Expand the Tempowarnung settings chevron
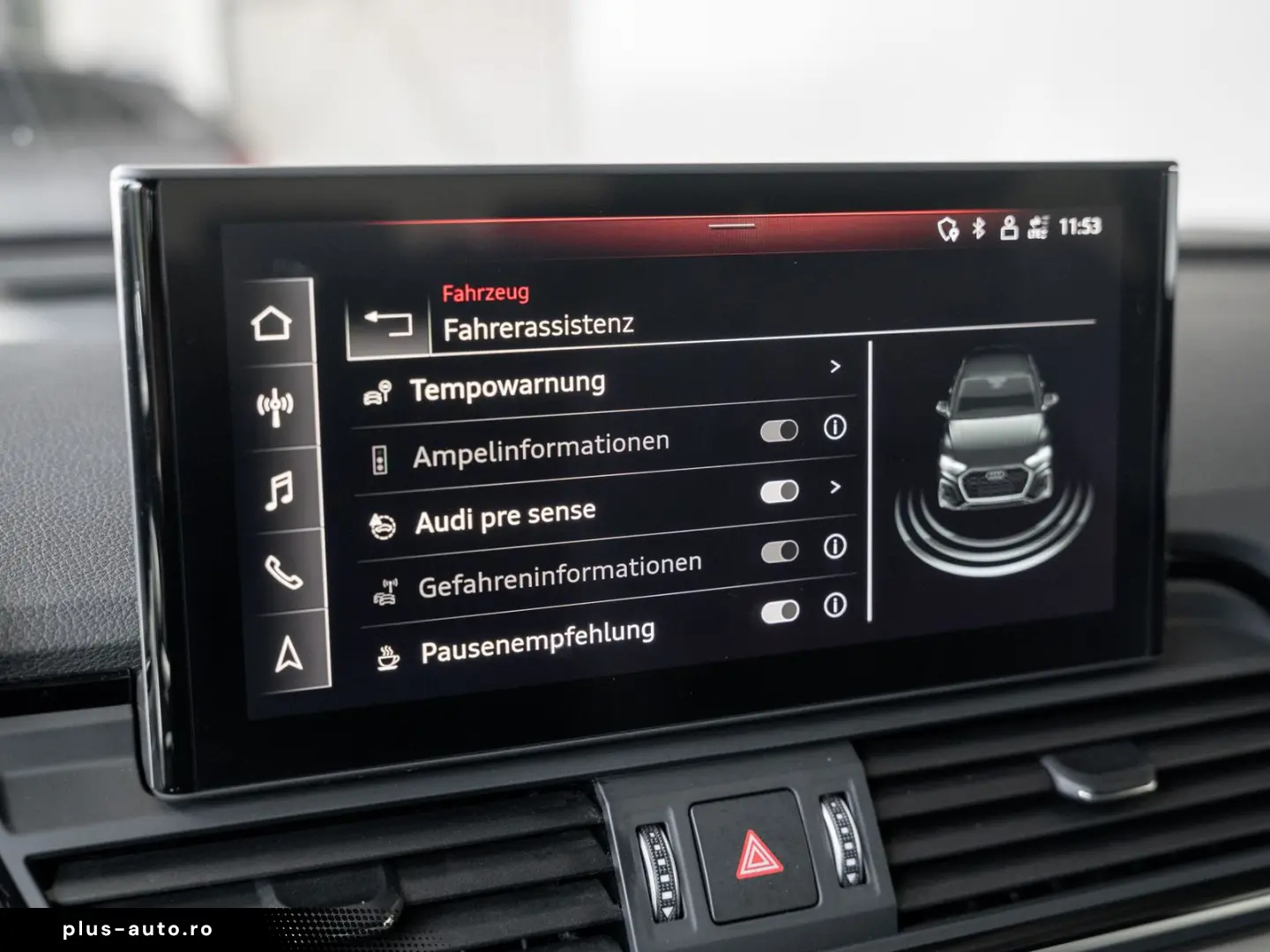1270x952 pixels. pos(836,368)
